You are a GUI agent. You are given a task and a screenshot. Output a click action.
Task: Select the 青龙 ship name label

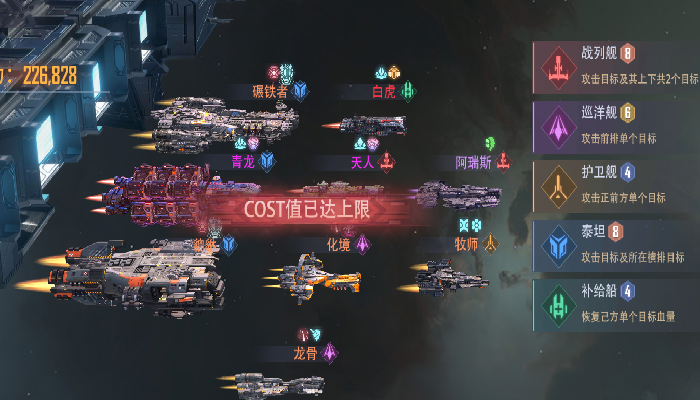tap(243, 161)
